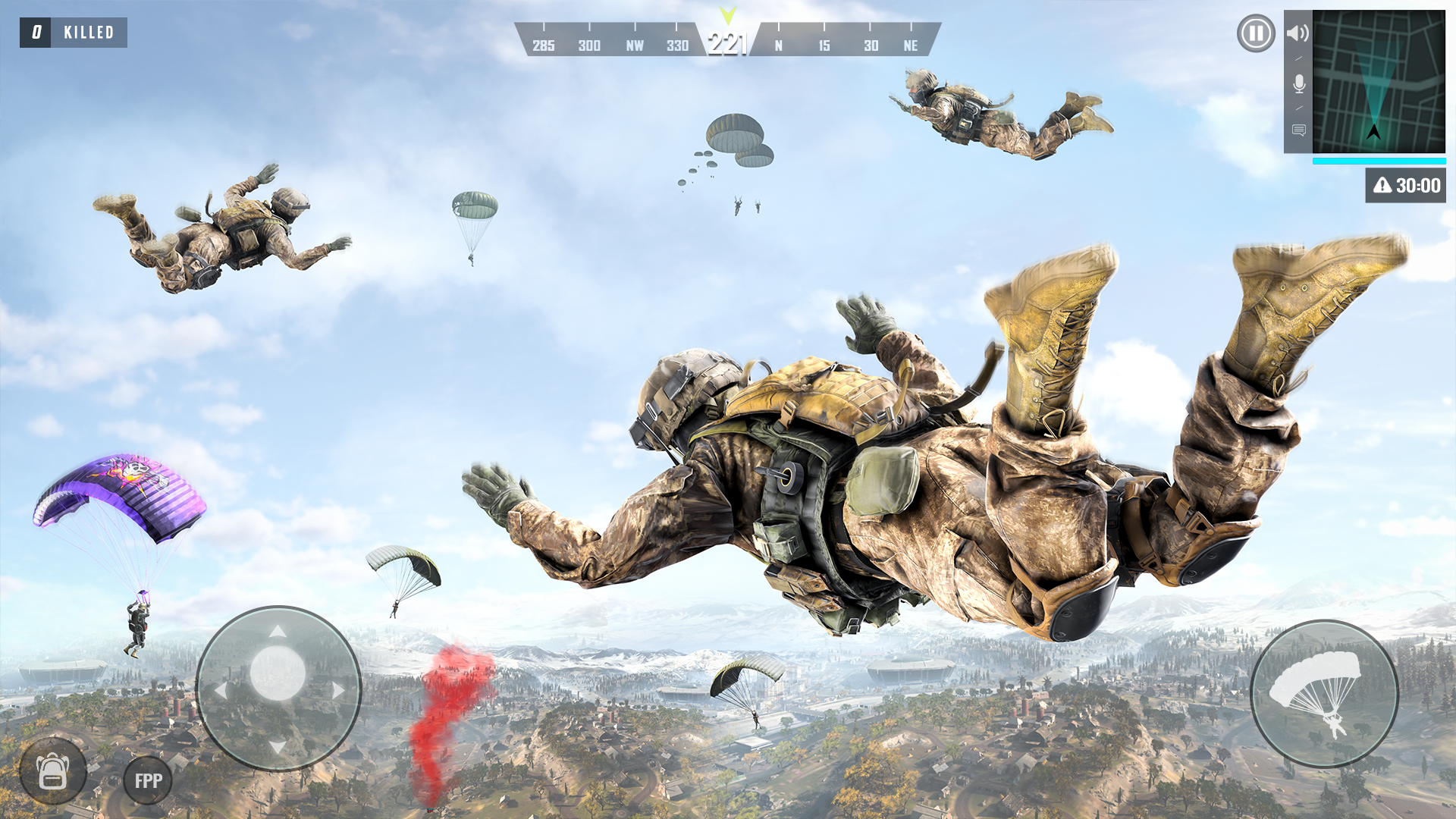The width and height of the screenshot is (1456, 819).
Task: Click the joystick's center thumb knob
Action: point(278,673)
